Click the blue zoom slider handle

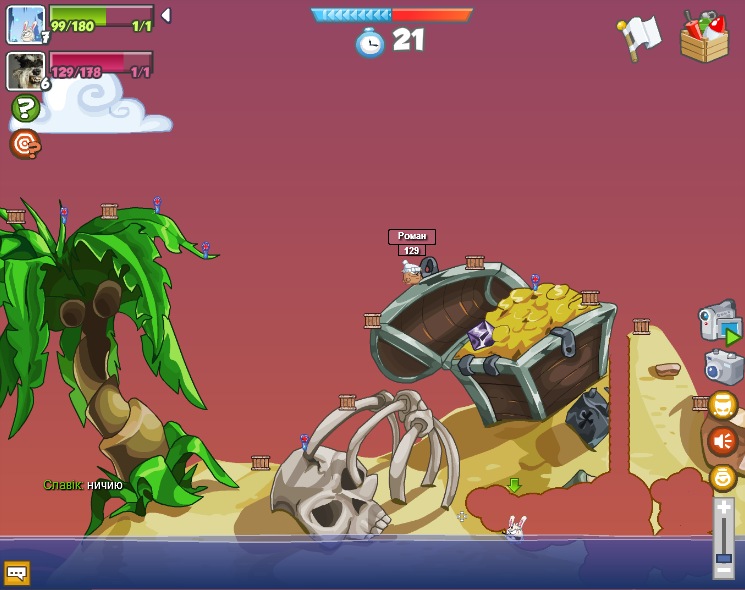[x=723, y=557]
